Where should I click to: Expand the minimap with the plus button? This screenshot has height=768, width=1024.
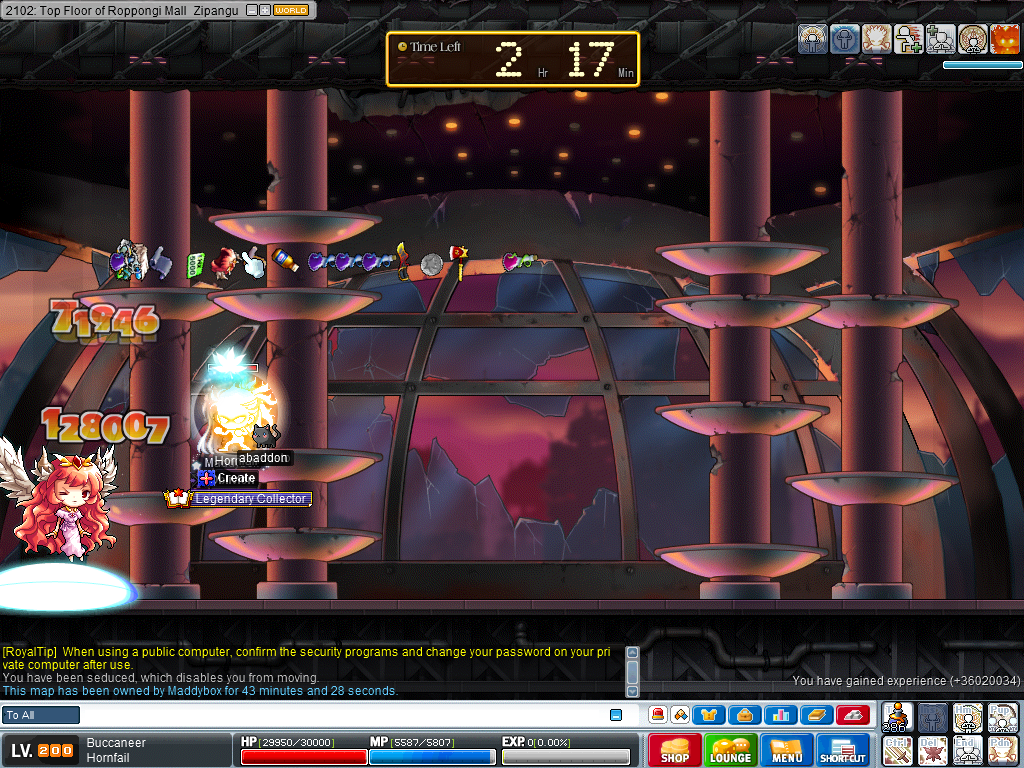coord(264,10)
